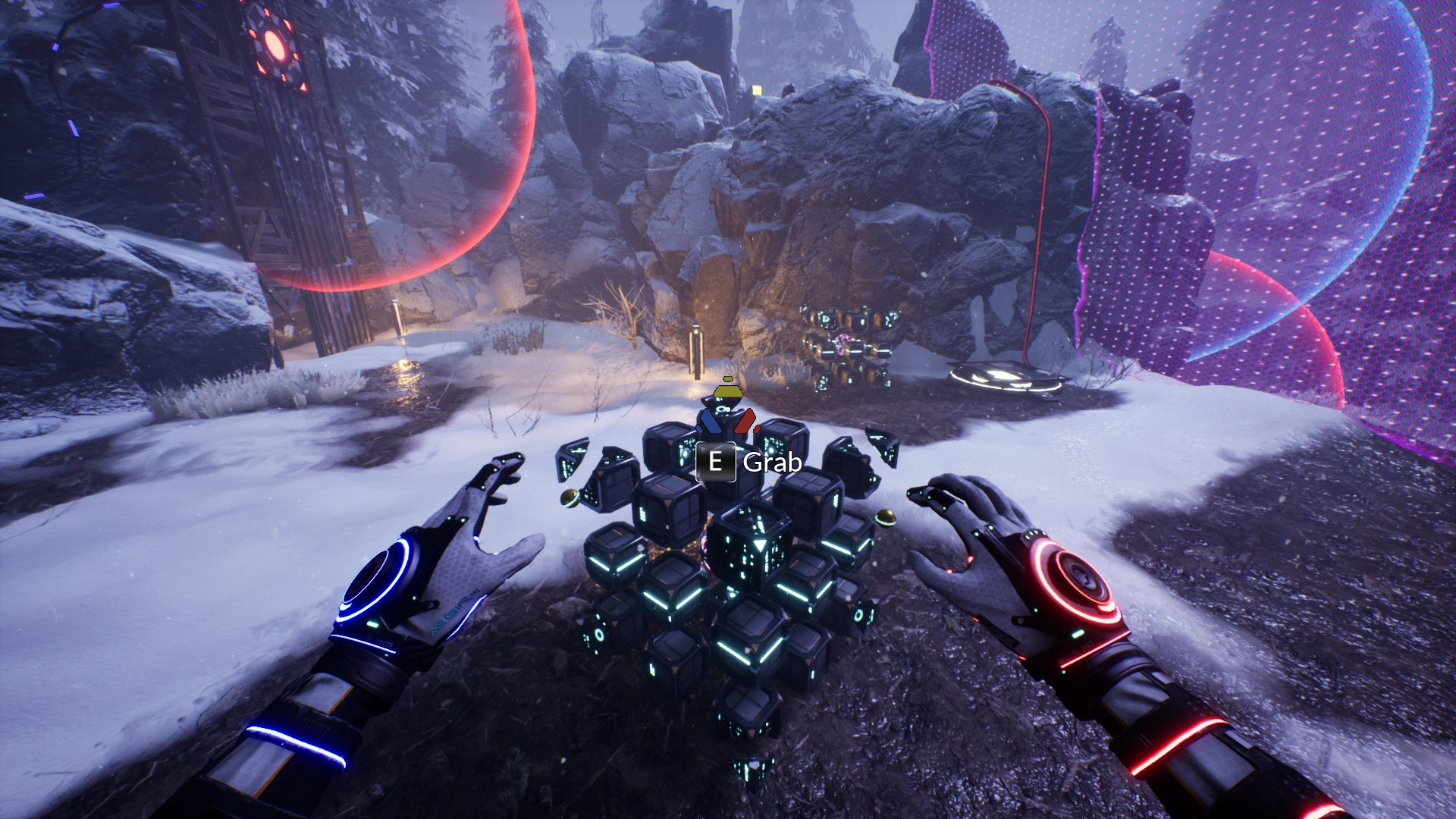Click the yellow beacon light on the distant cliff
This screenshot has height=819, width=1456.
tap(758, 90)
